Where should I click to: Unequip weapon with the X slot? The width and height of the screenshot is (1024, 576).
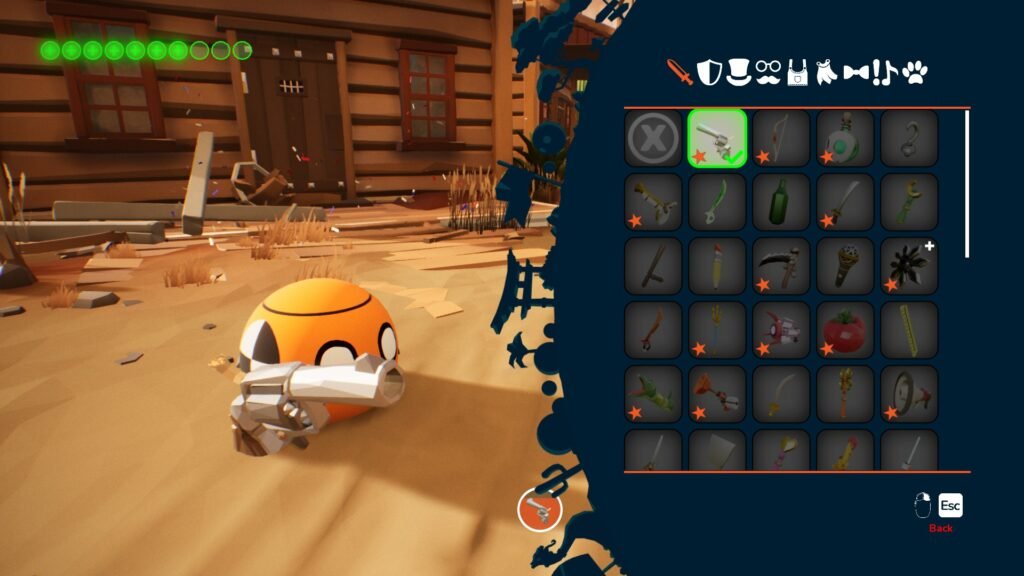(653, 138)
